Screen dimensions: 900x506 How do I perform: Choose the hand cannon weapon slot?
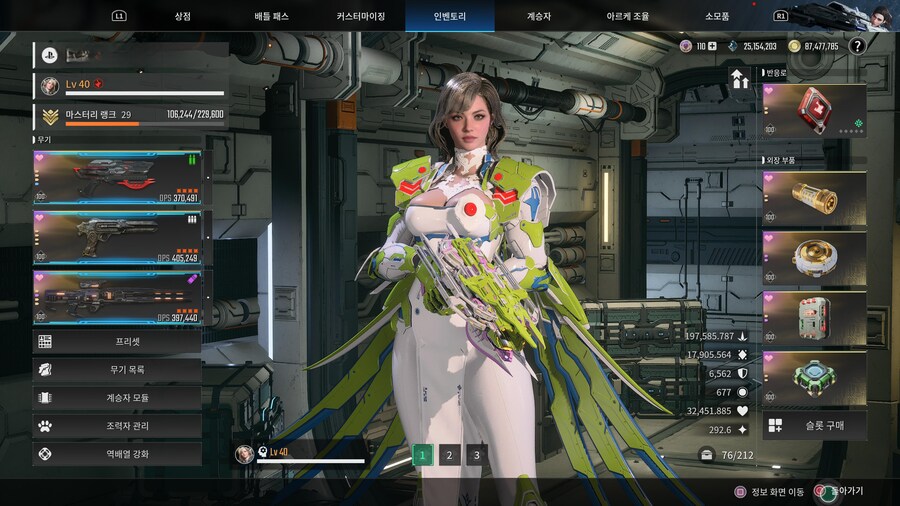click(118, 238)
